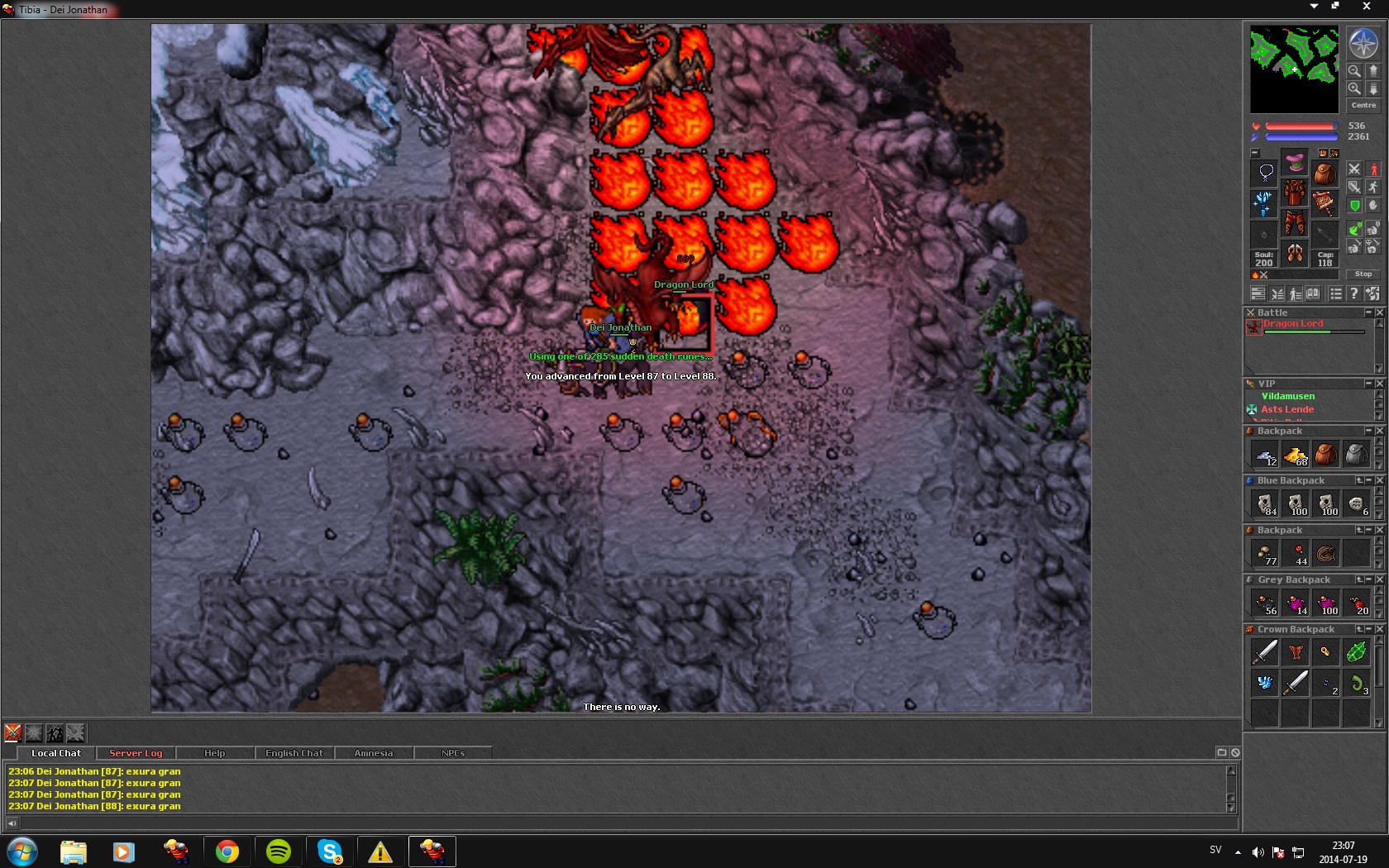Select VIP entry Vildamusen
The width and height of the screenshot is (1389, 868).
[1287, 396]
